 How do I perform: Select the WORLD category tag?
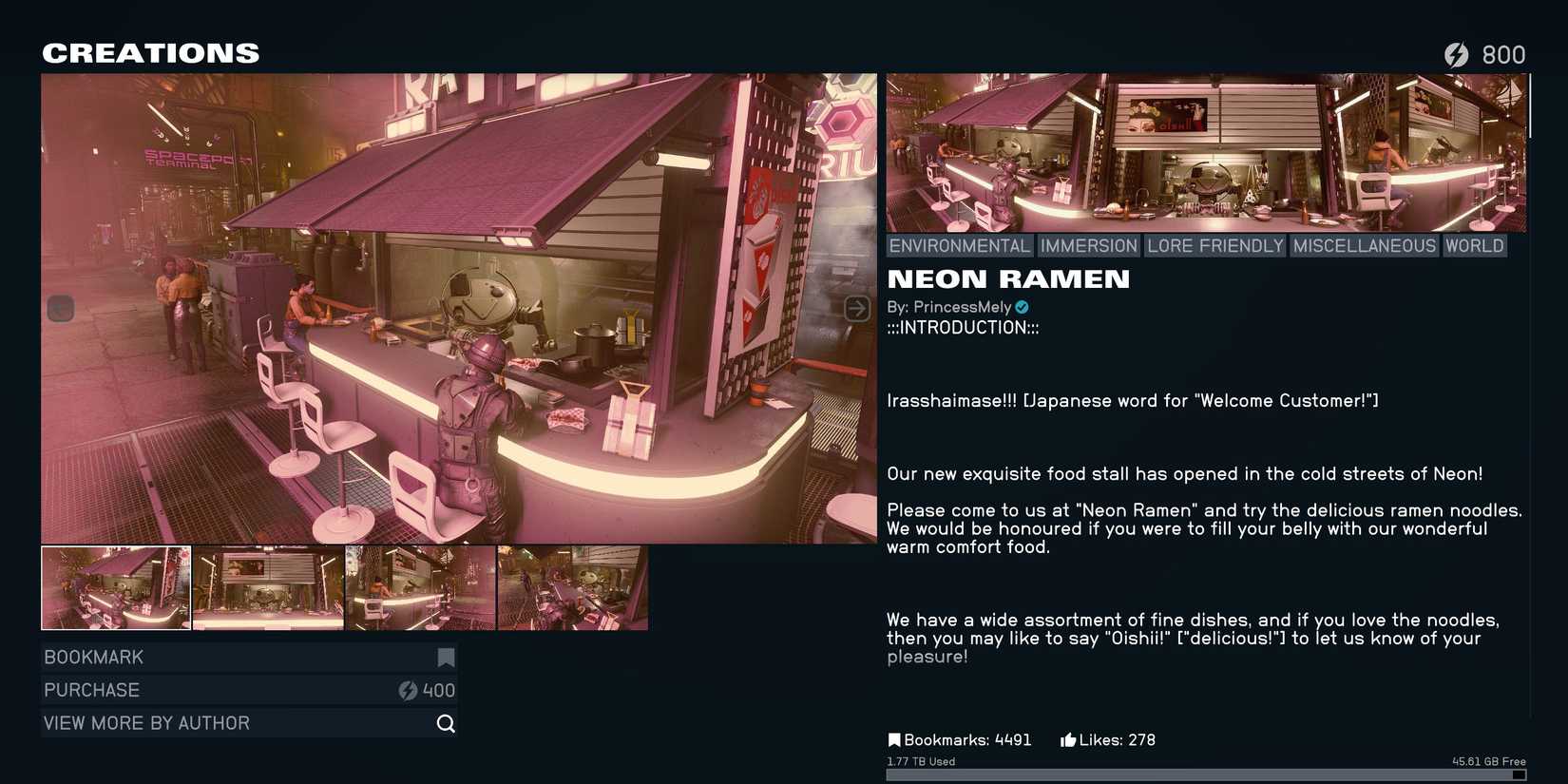click(1474, 245)
